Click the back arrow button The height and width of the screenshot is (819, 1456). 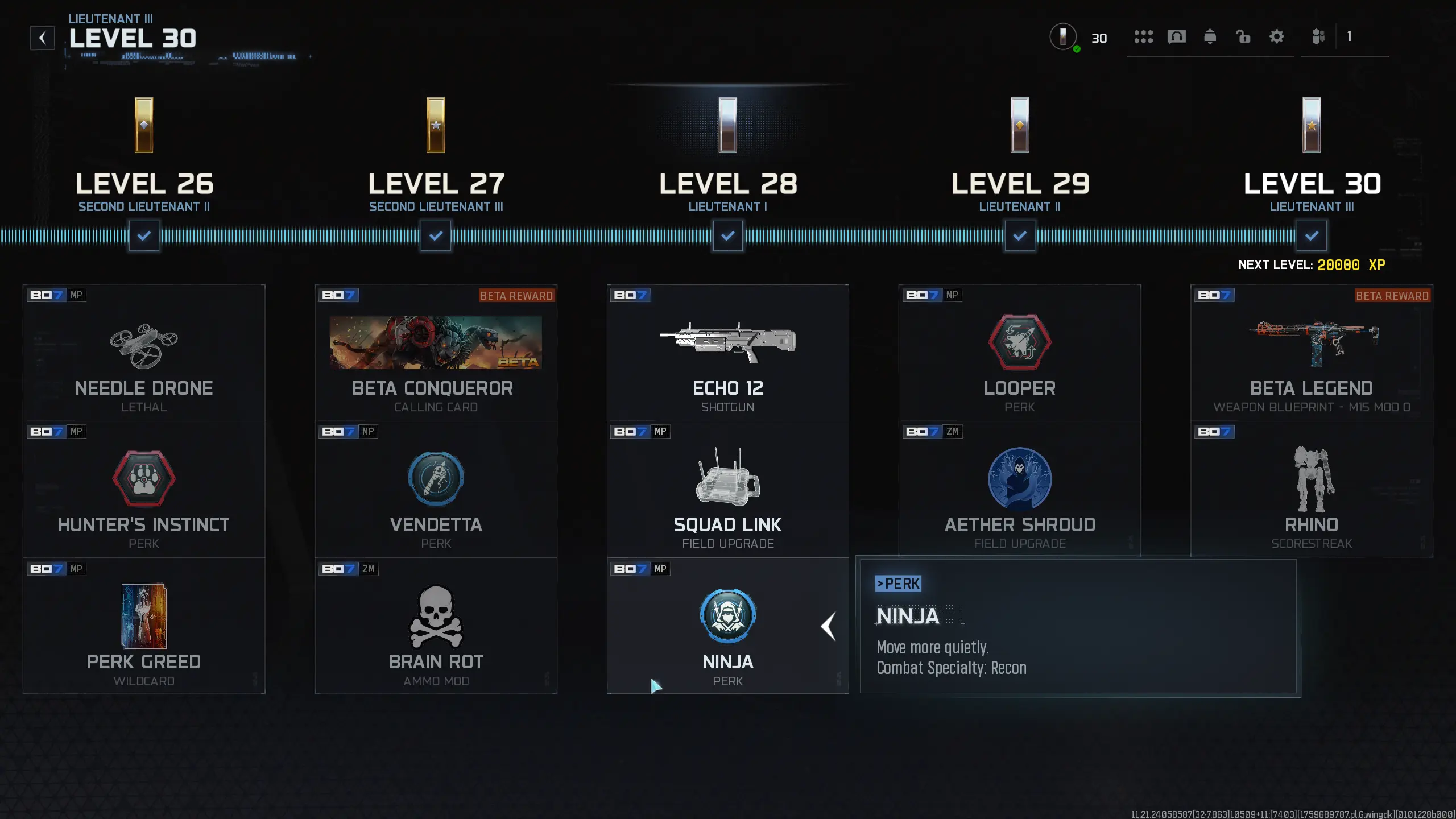tap(43, 36)
